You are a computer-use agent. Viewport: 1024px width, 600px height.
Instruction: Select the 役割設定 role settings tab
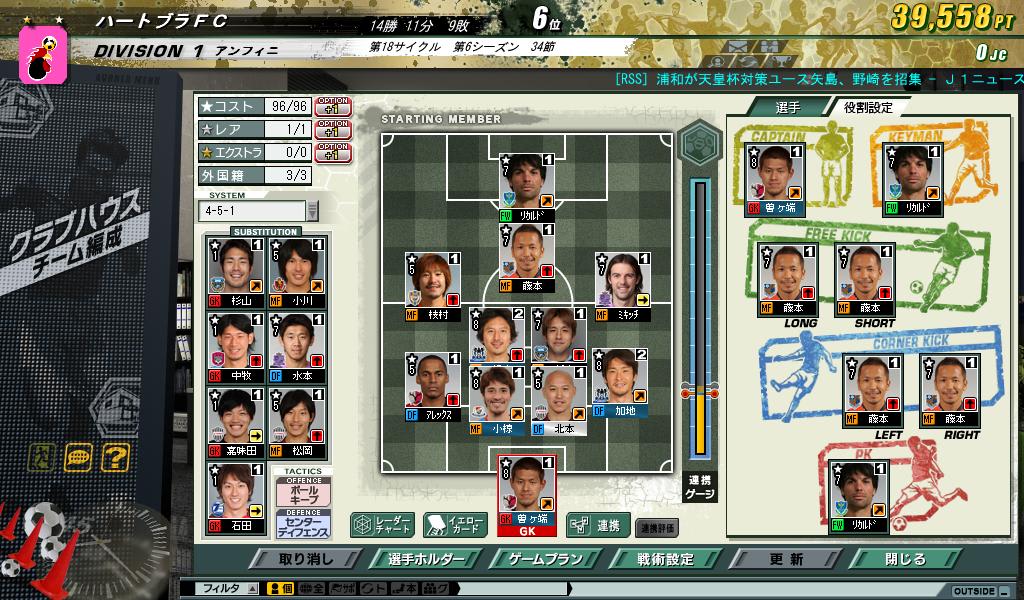867,107
